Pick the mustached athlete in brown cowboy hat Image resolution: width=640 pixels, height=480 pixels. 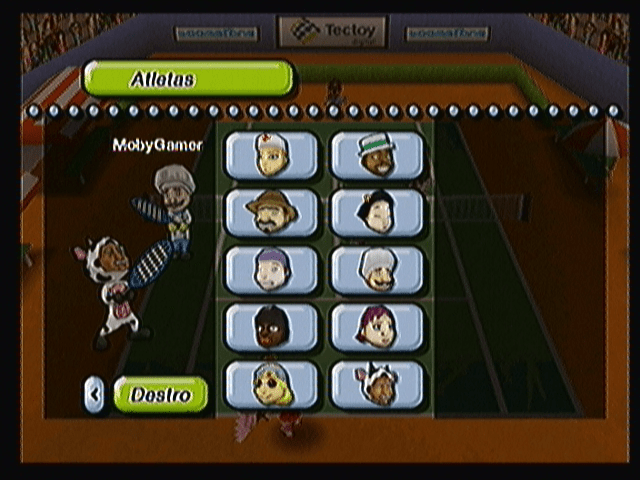pos(271,212)
